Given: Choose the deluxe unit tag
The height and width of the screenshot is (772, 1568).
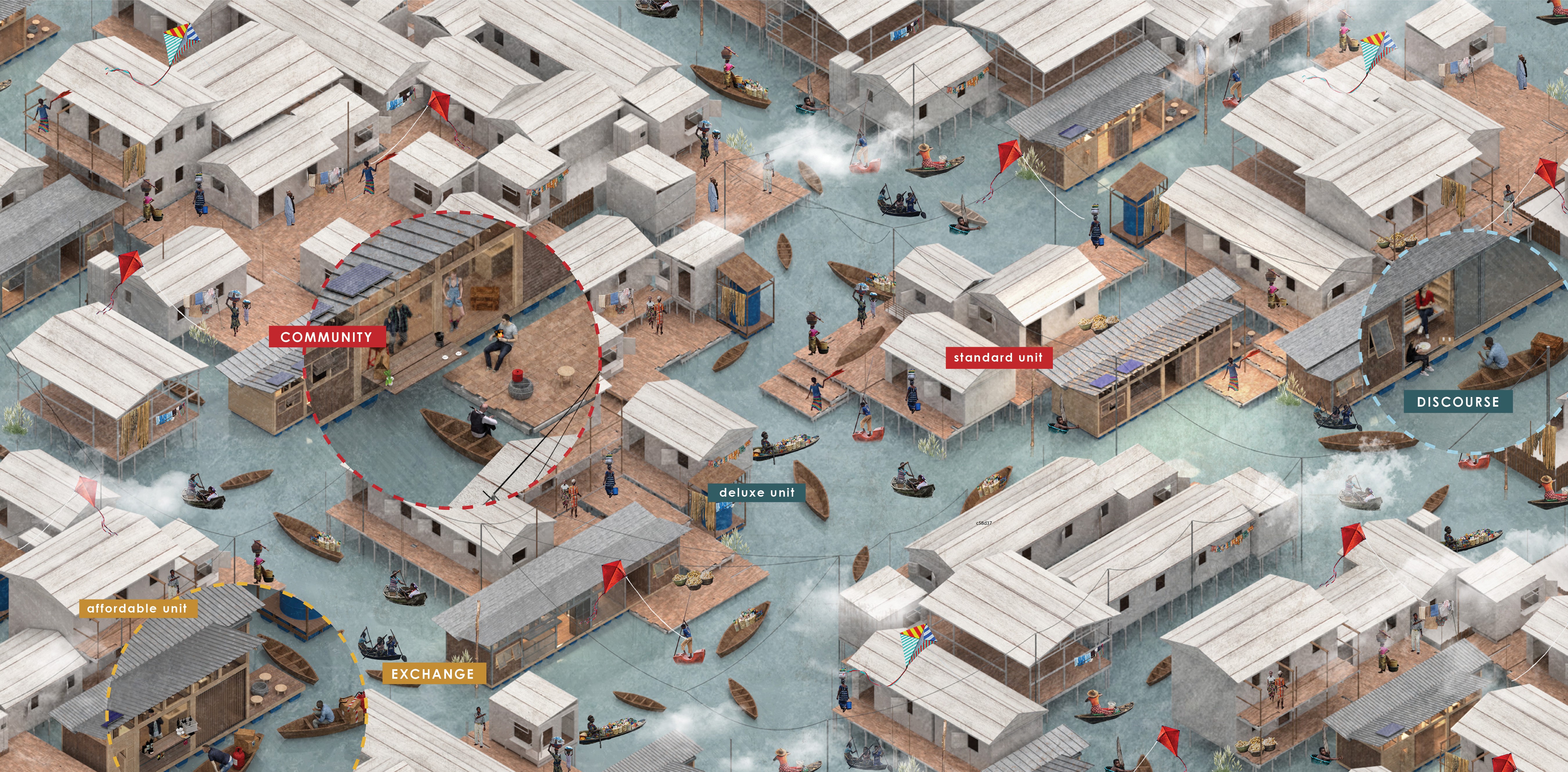Looking at the screenshot, I should pos(757,493).
